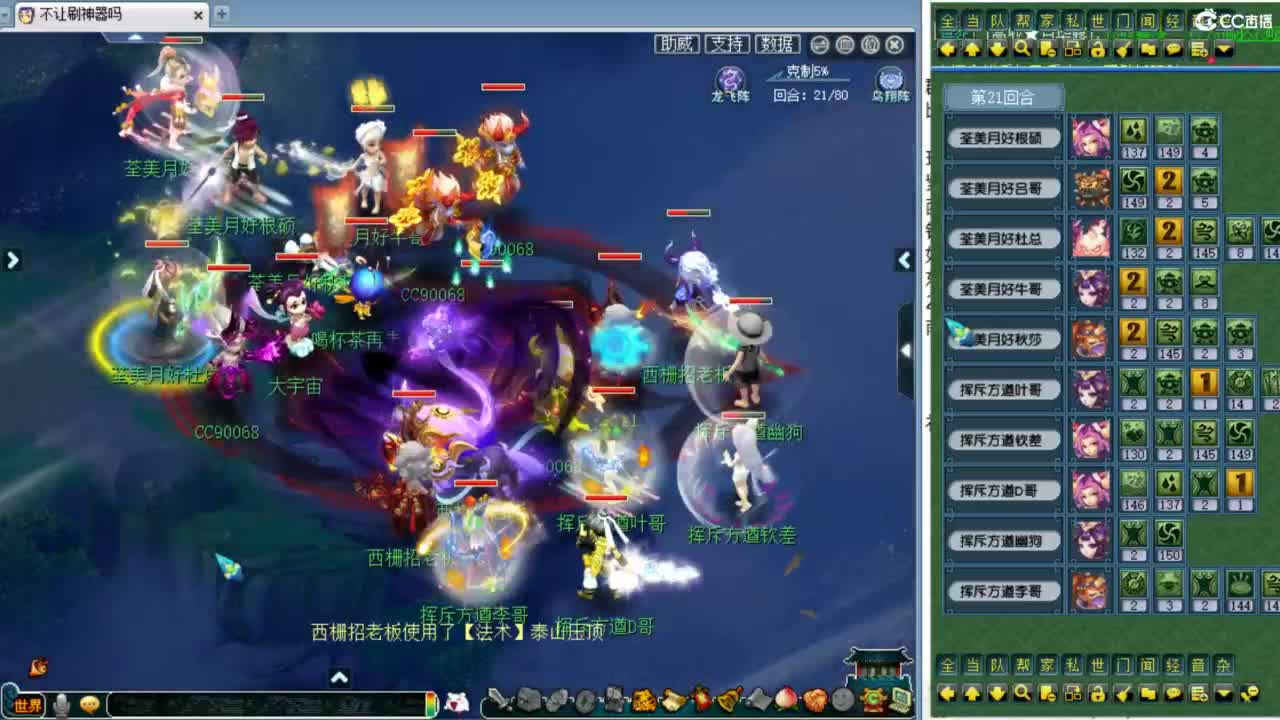Toggle the emoji smiley next to the microphone
The height and width of the screenshot is (720, 1280).
(x=89, y=701)
